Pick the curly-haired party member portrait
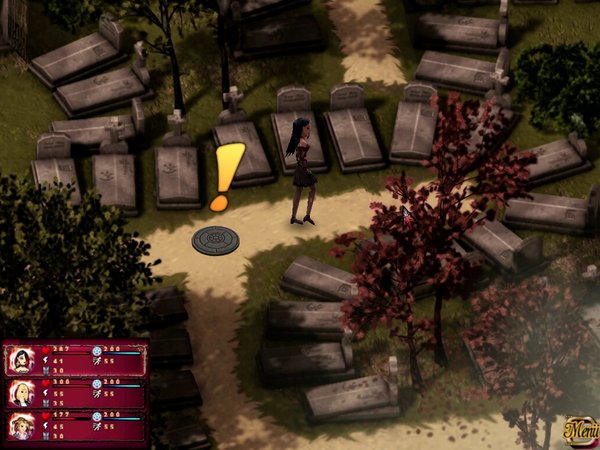 (x=21, y=426)
